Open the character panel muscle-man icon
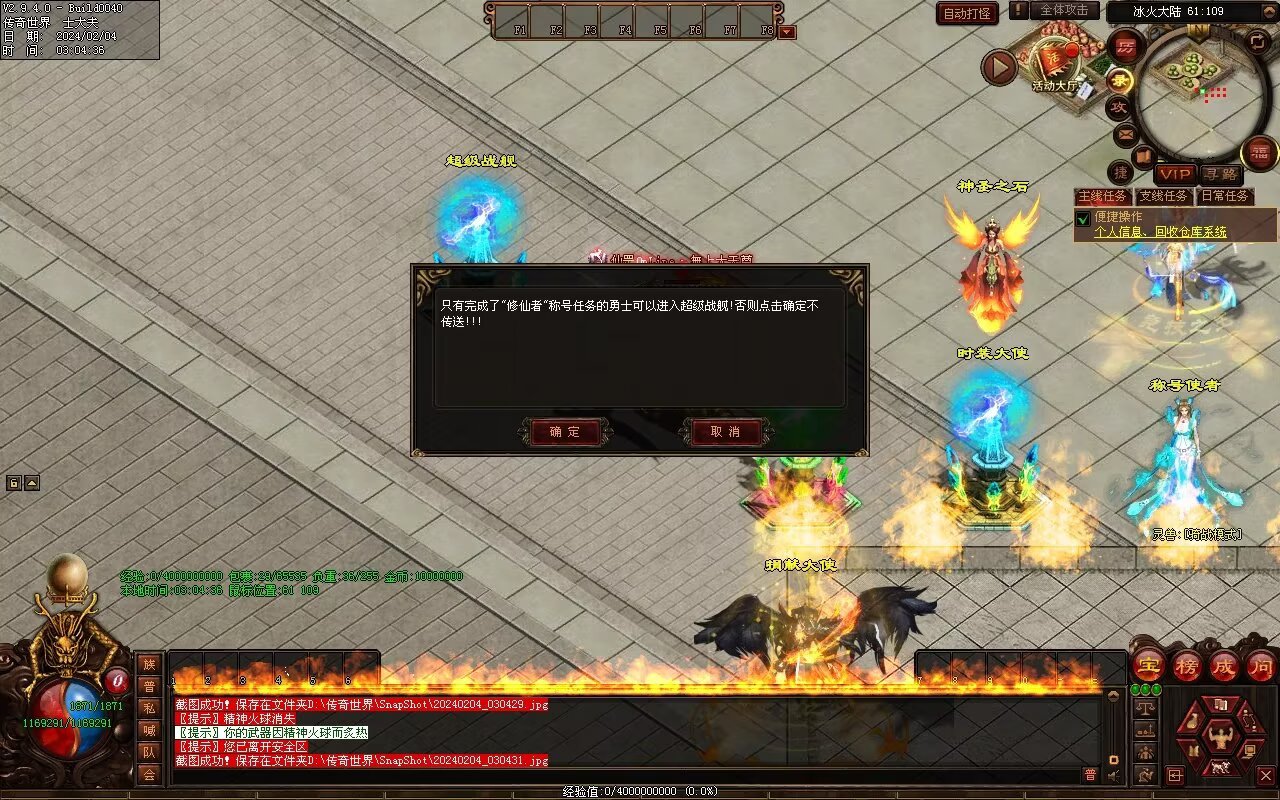Screen dimensions: 1280x800 pyautogui.click(x=1220, y=739)
